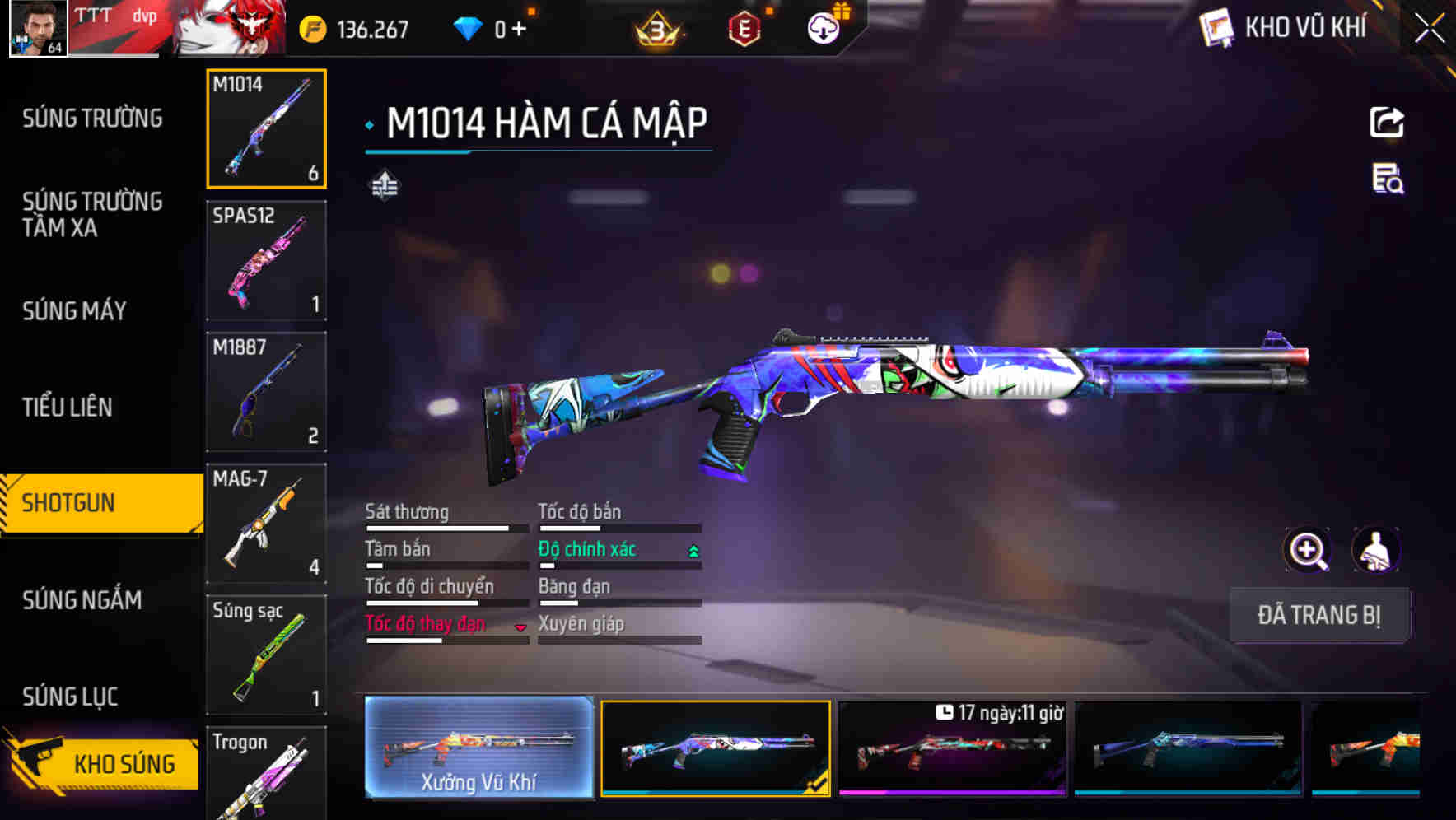Share the weapon skin via share icon
Screen dimensions: 1456x820
pos(1387,123)
